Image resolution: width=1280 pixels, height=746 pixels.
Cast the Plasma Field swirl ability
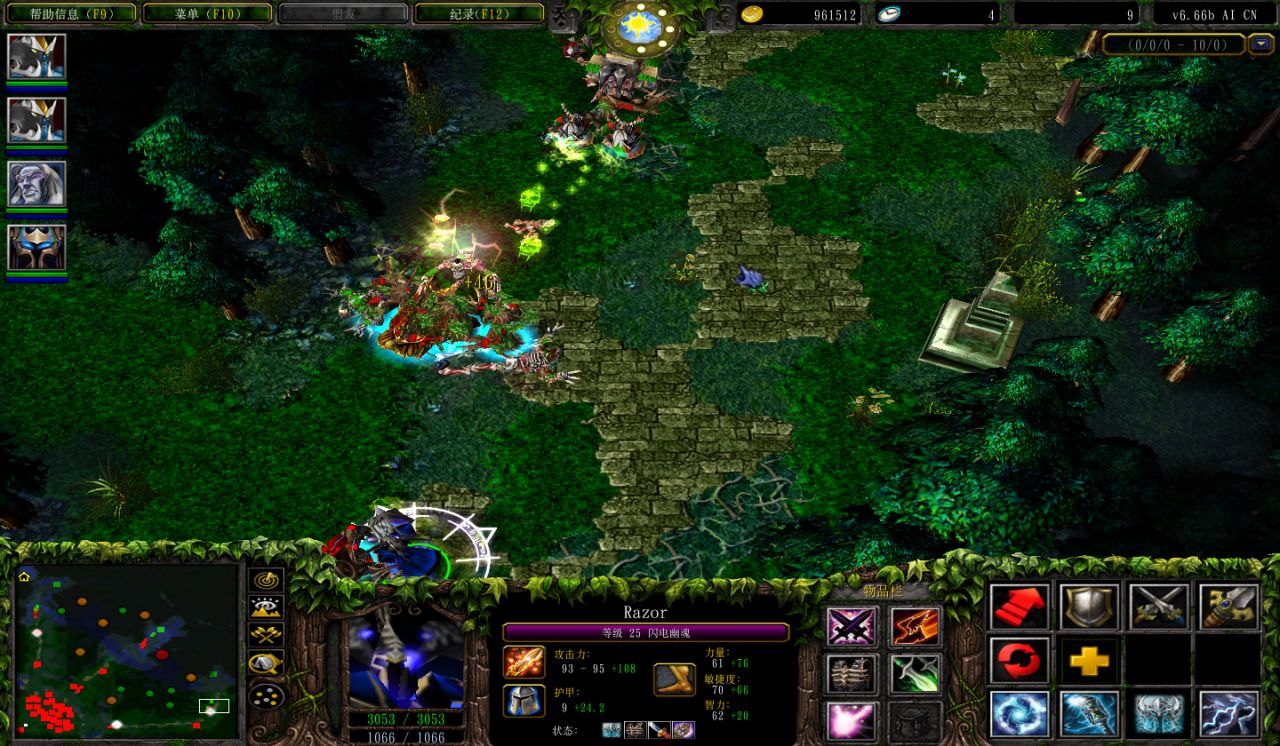1019,714
